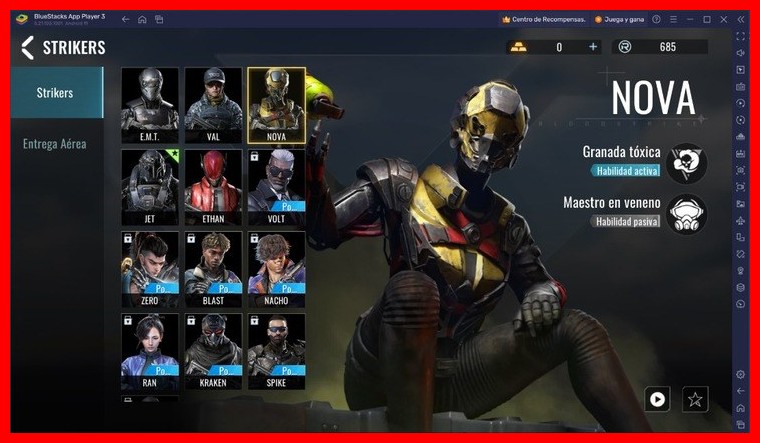The width and height of the screenshot is (760, 443).
Task: Choose the ETHAN striker portrait
Action: coord(213,187)
